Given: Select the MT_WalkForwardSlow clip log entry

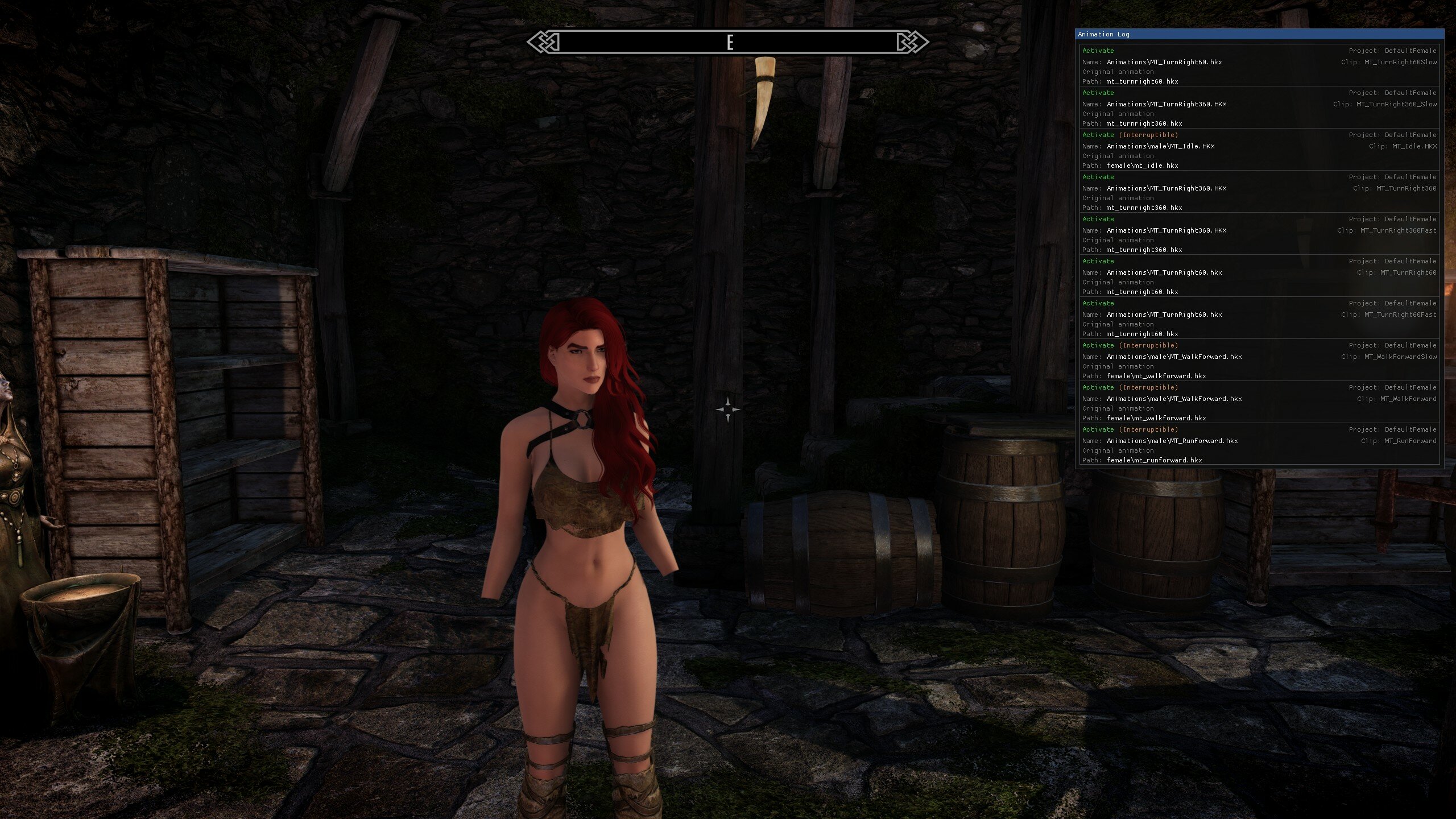Looking at the screenshot, I should (1259, 361).
